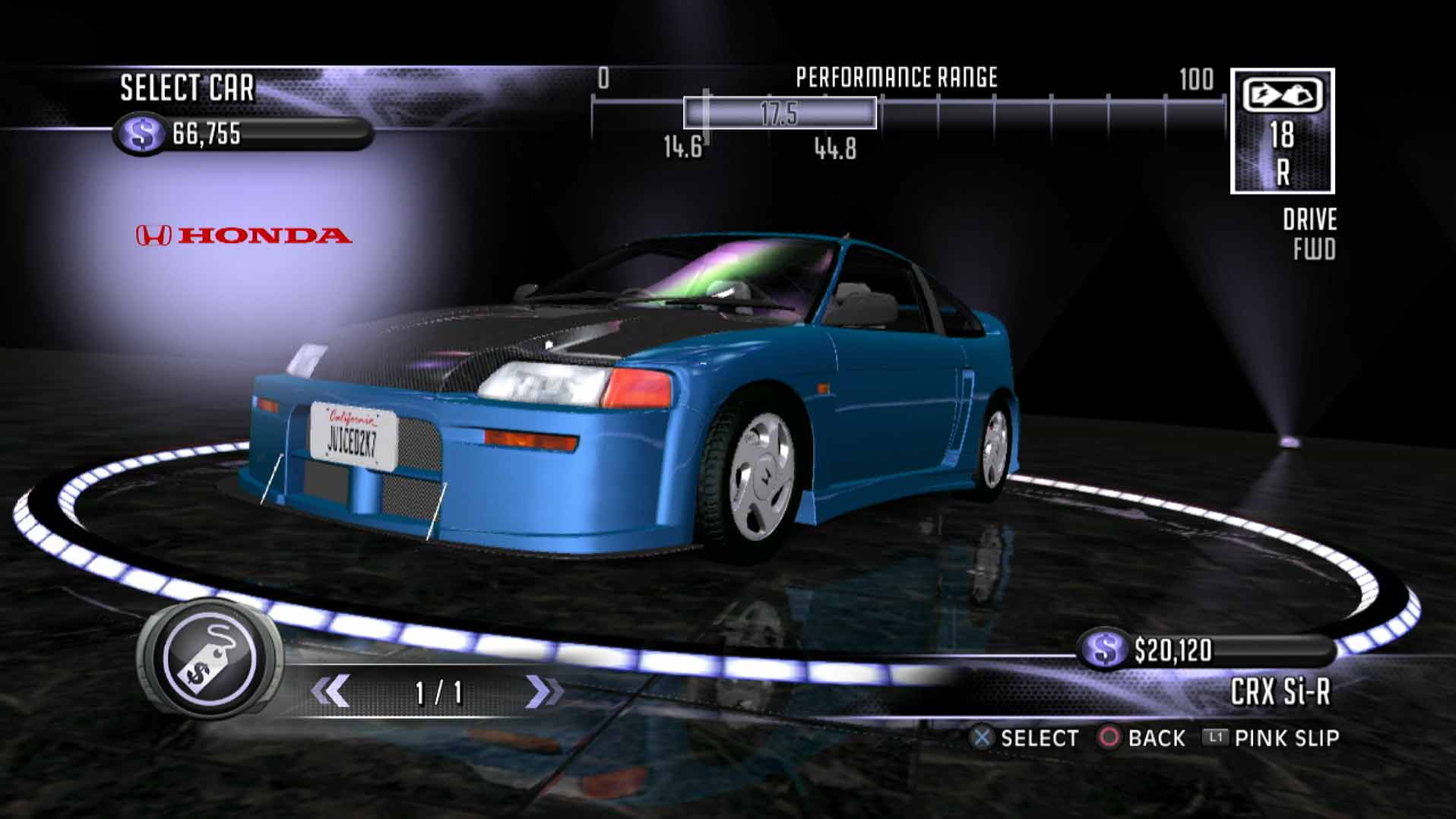
Task: Click the car class badge showing 18 R
Action: coord(1282,131)
